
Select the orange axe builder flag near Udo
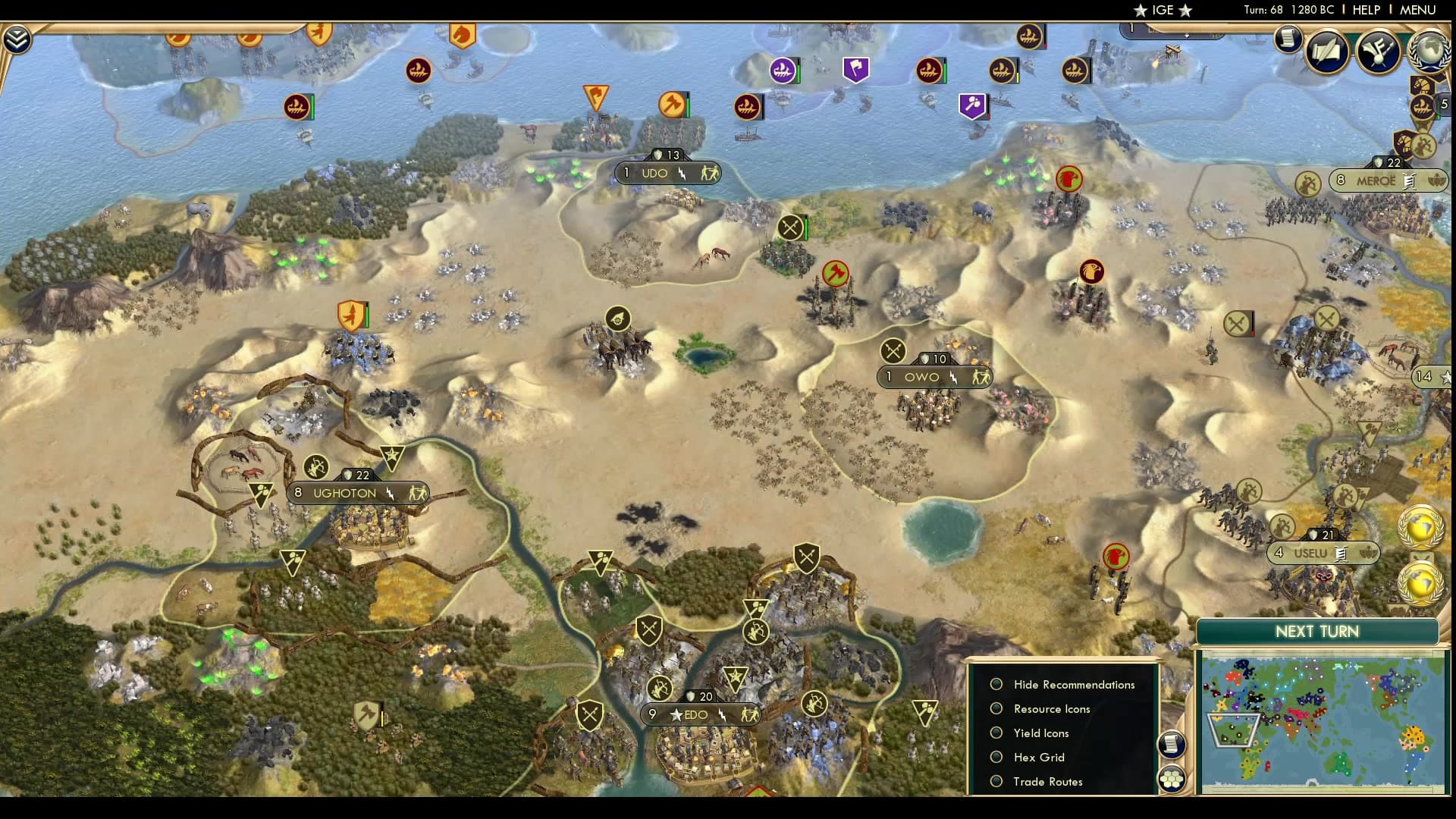pos(673,105)
